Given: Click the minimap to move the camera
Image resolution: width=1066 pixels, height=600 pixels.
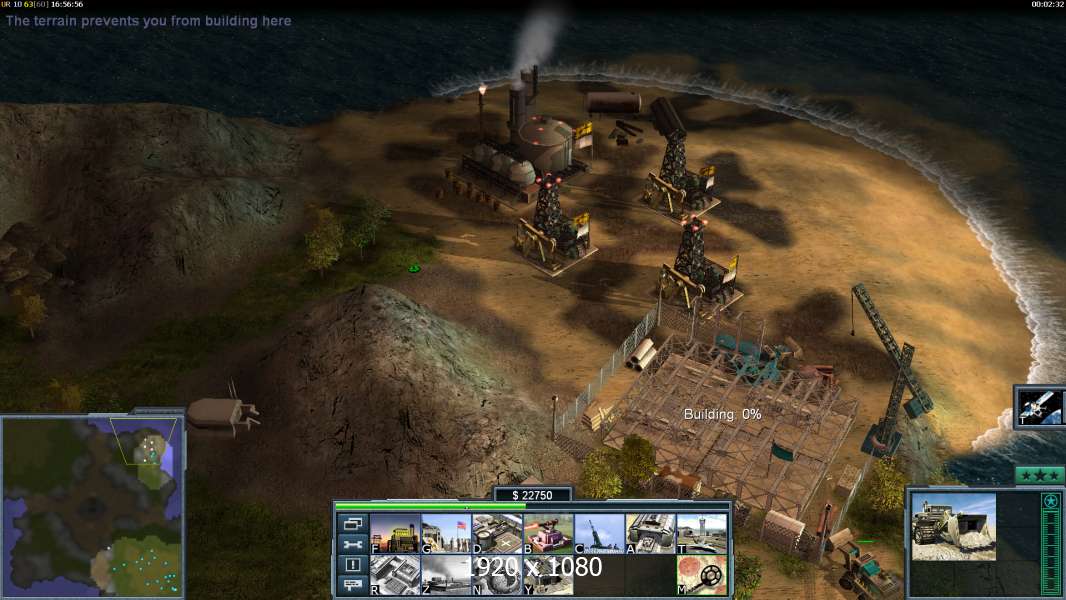Looking at the screenshot, I should click(90, 505).
